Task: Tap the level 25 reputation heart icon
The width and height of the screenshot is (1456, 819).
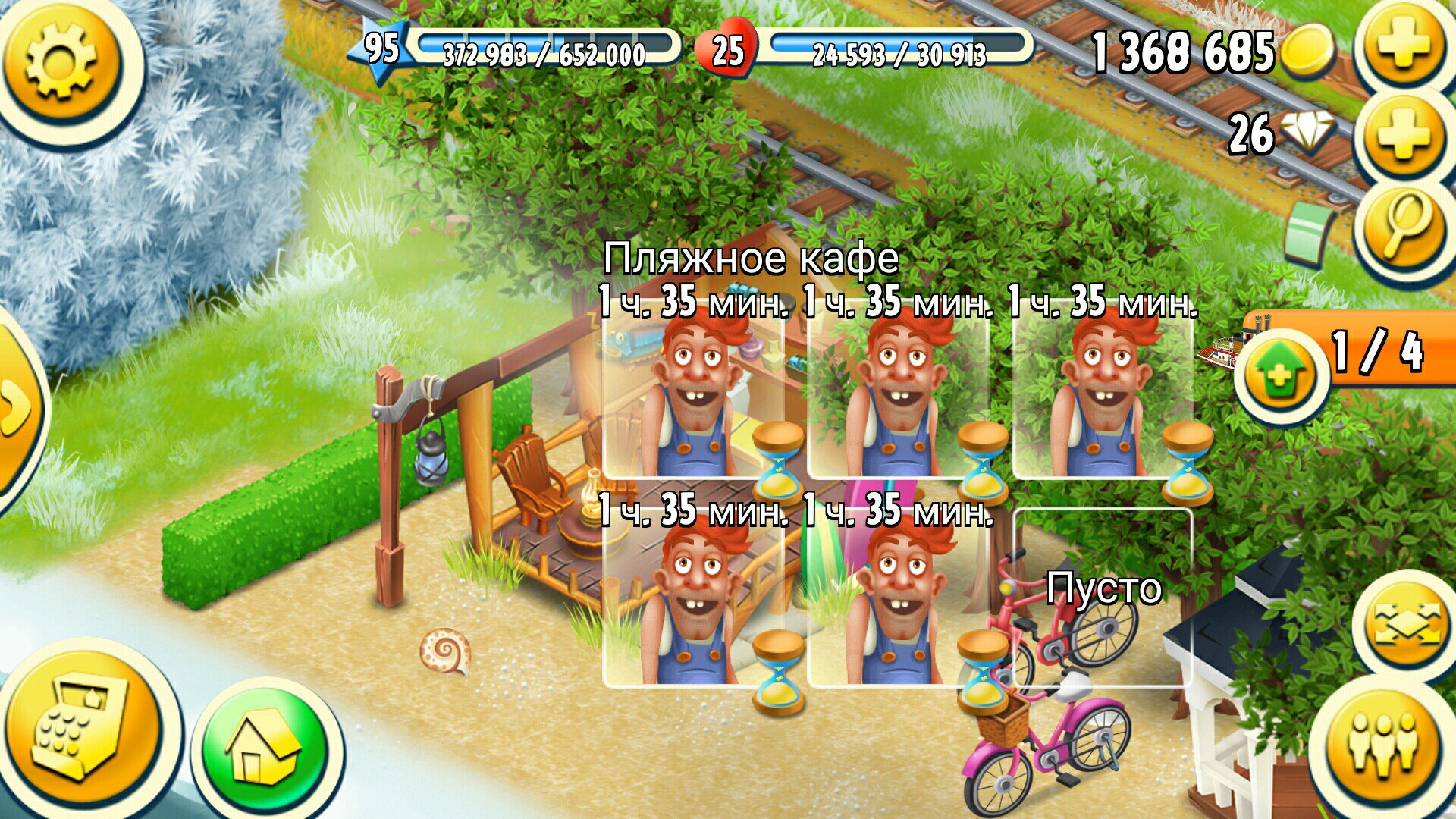Action: (726, 50)
